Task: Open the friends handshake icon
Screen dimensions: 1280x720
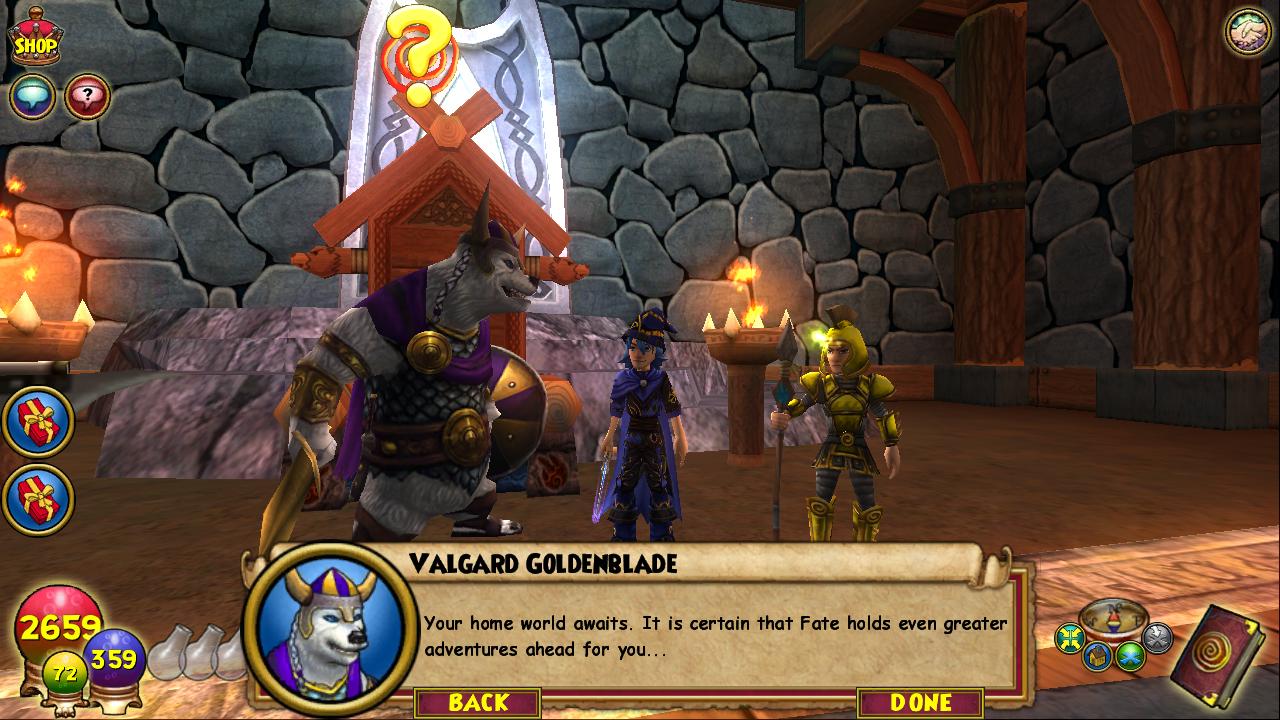Action: pos(1247,32)
